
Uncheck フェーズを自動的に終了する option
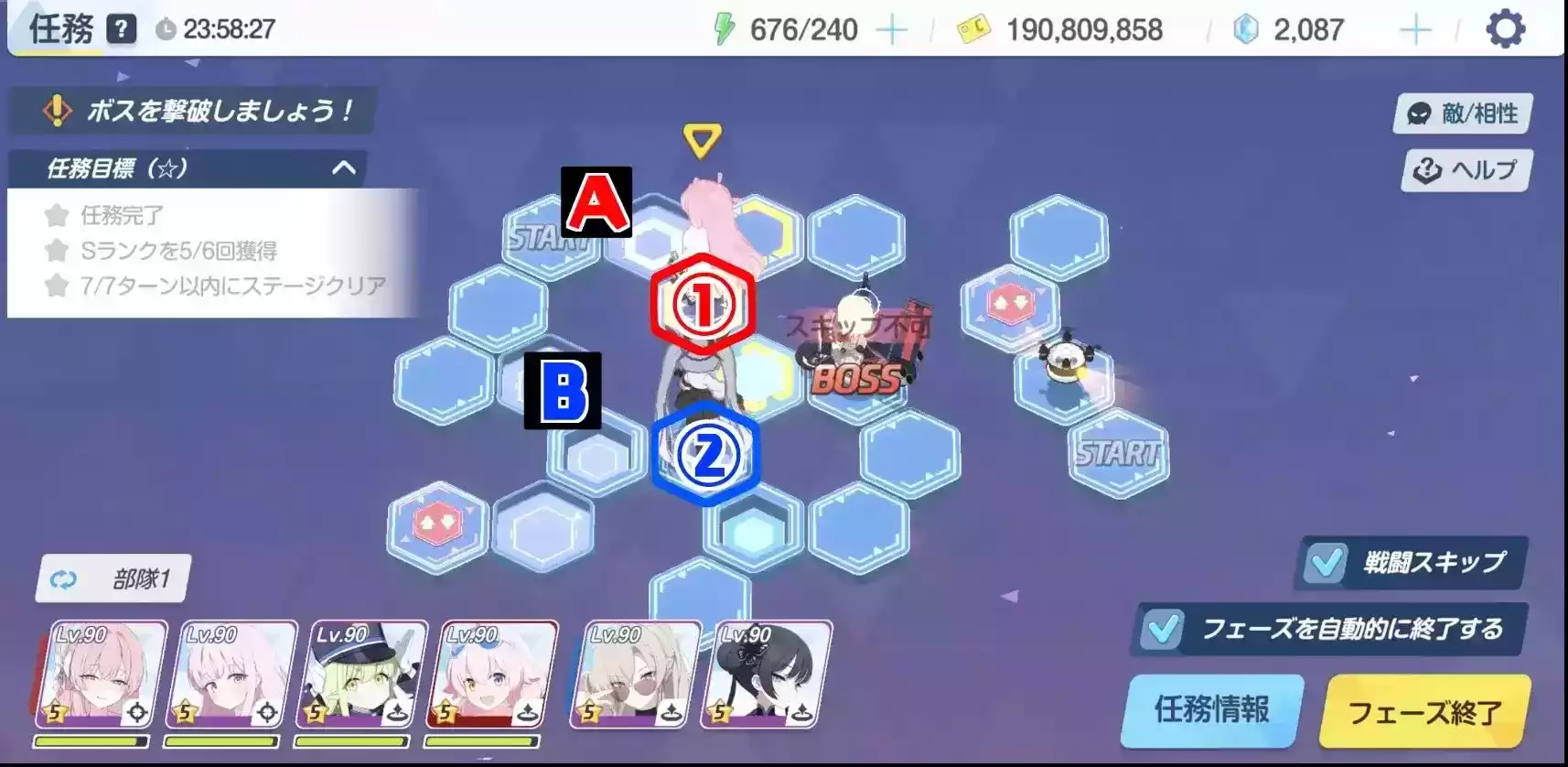[1163, 630]
